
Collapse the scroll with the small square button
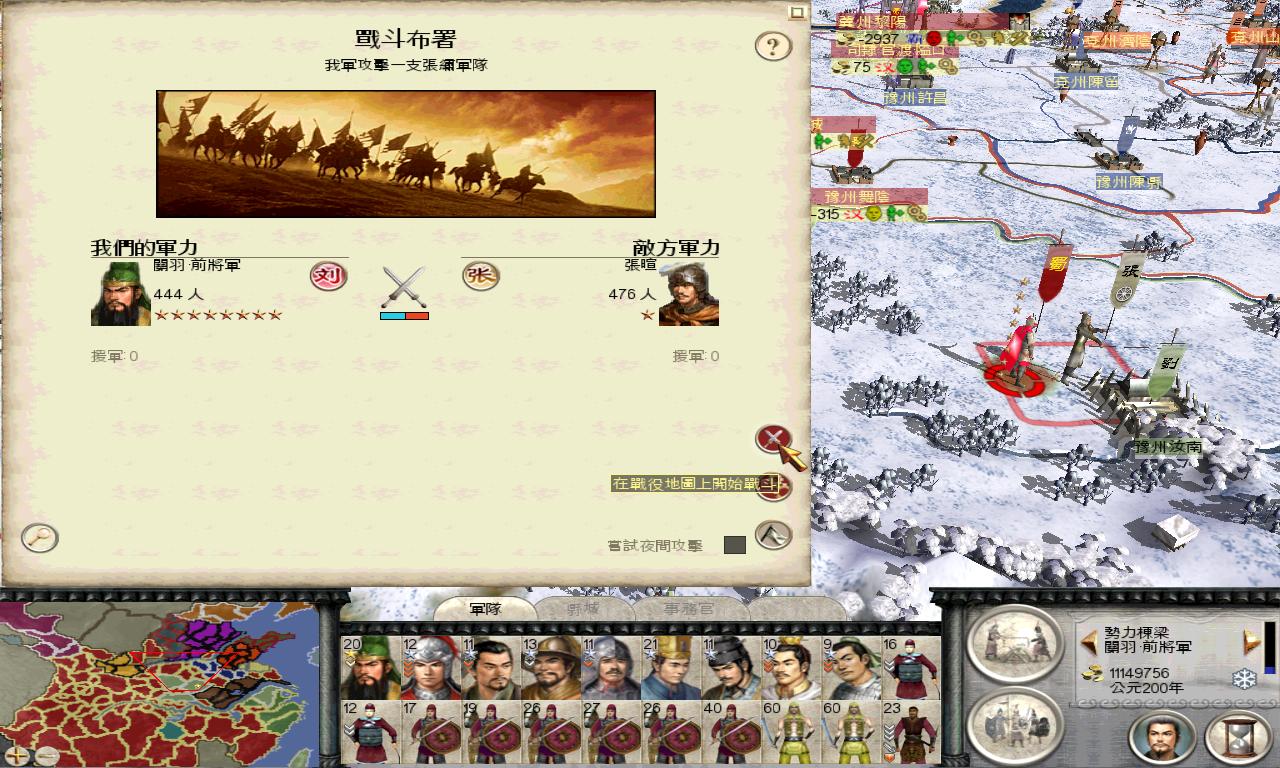(x=798, y=14)
